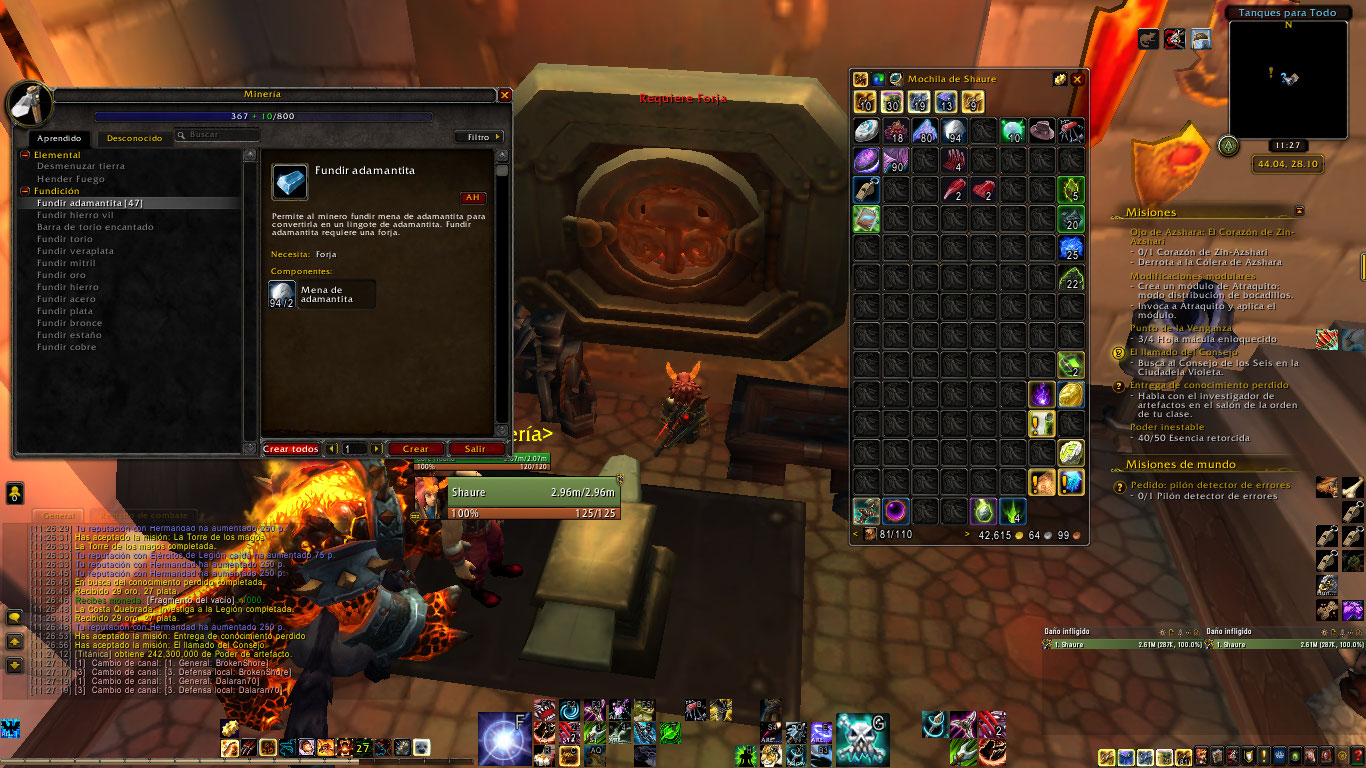Open the Filtro dropdown
This screenshot has height=768, width=1366.
pyautogui.click(x=479, y=137)
